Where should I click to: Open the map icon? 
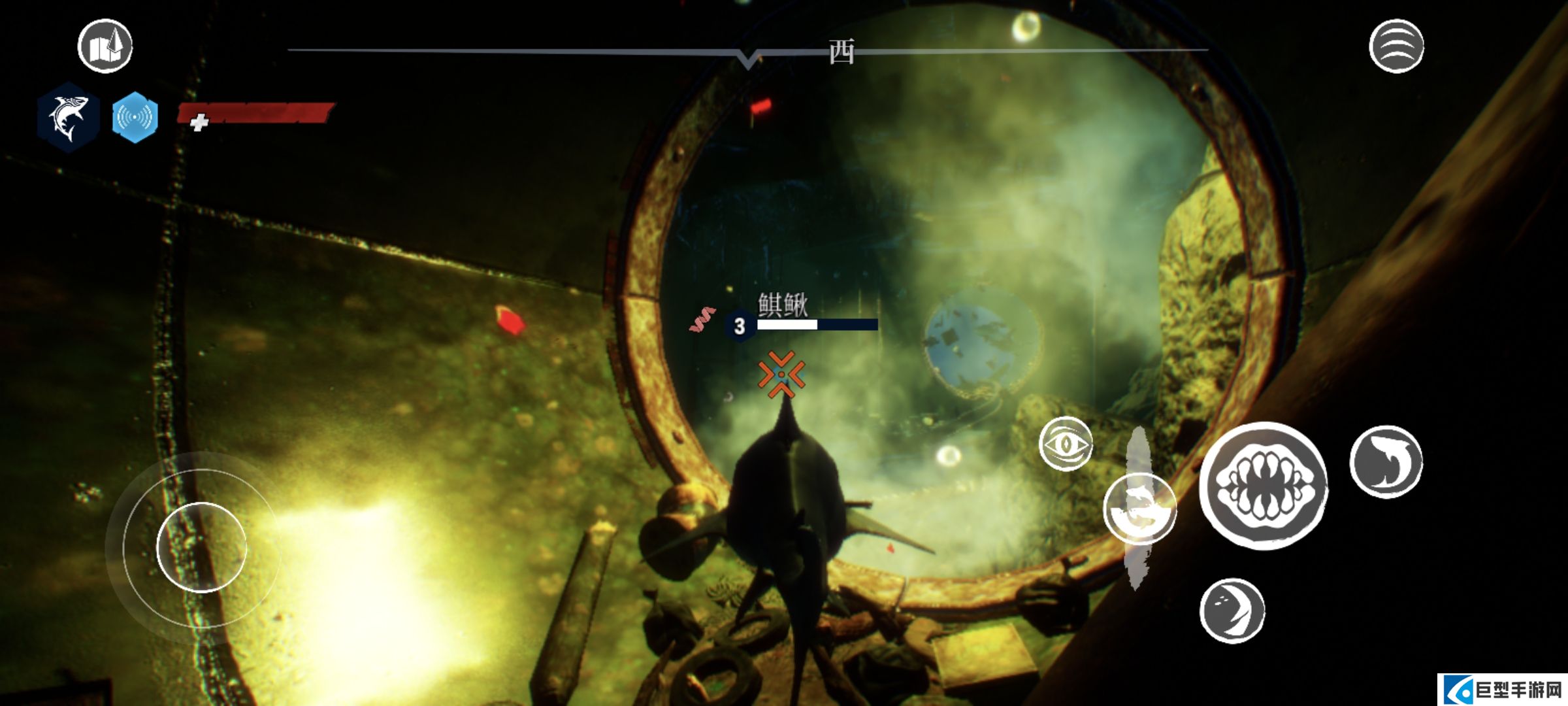[x=105, y=46]
